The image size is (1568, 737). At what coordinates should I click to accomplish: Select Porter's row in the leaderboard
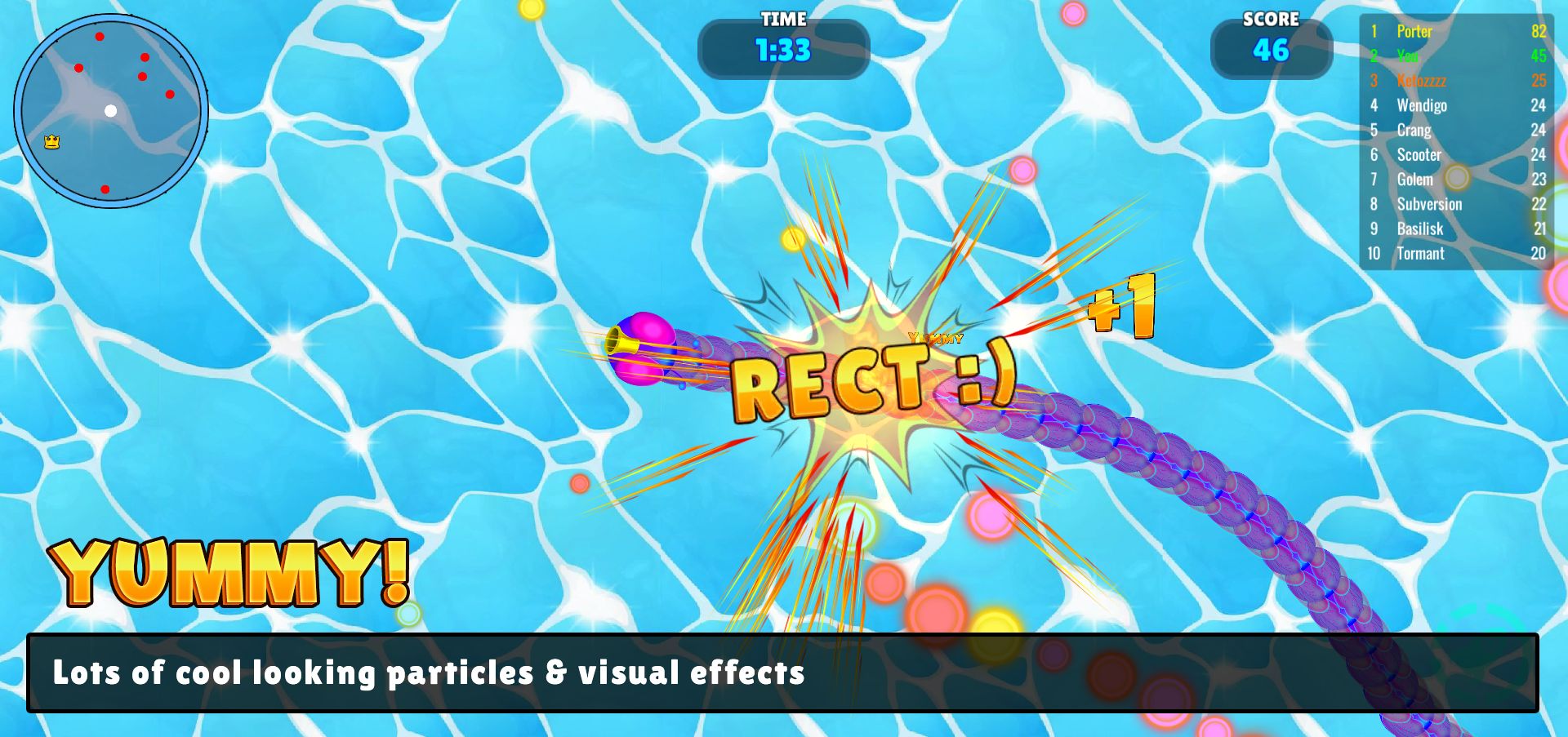1456,32
